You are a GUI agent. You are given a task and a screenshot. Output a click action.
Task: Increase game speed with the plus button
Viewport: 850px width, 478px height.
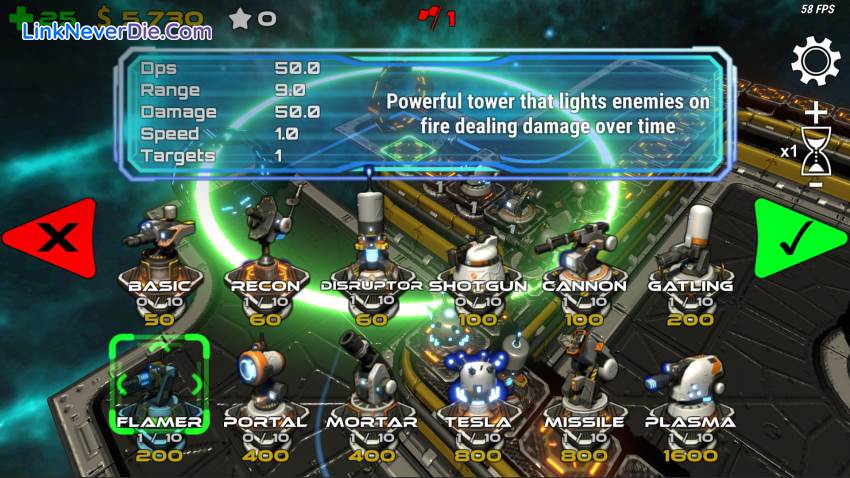(817, 112)
